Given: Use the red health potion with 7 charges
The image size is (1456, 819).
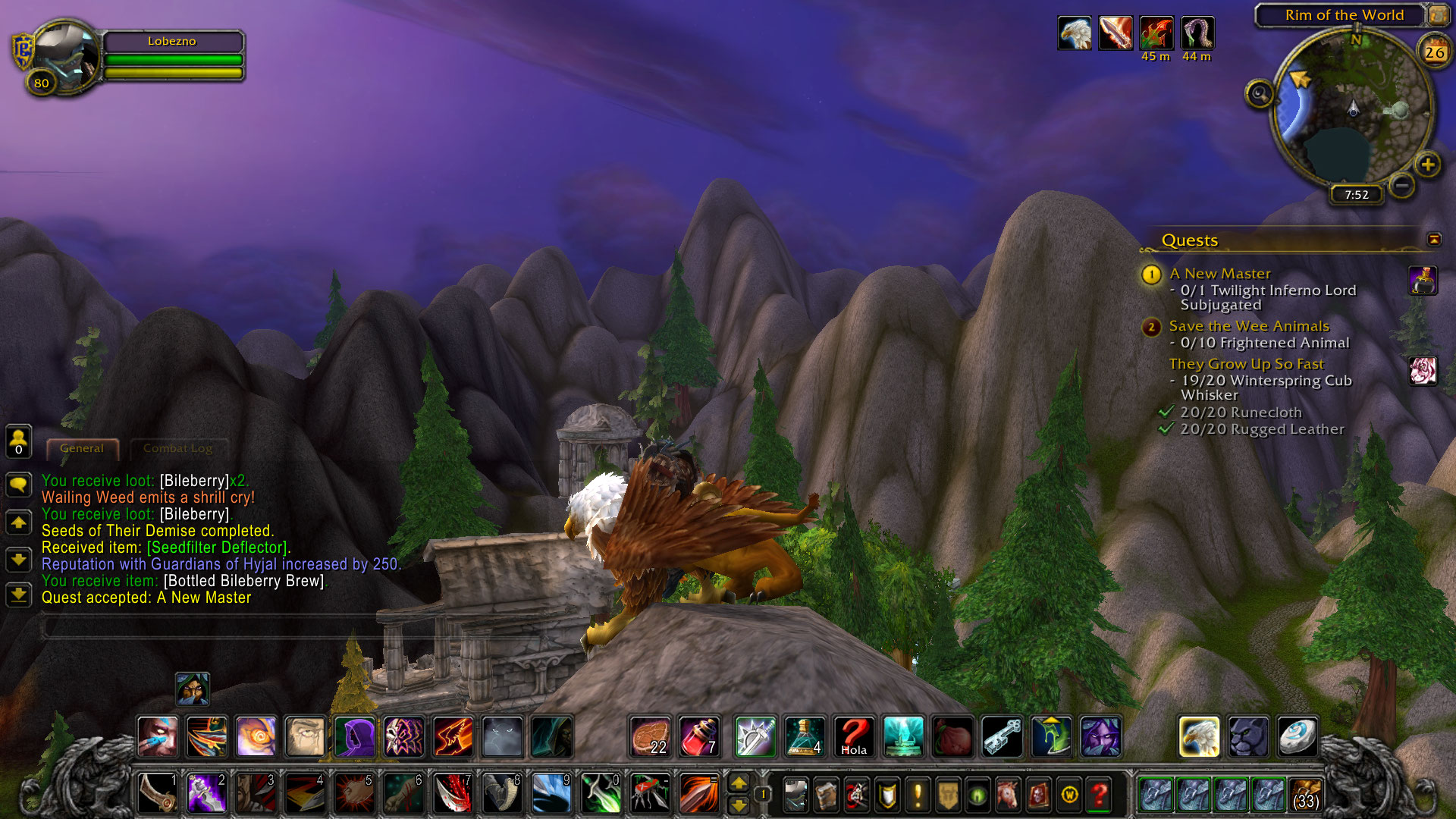Looking at the screenshot, I should point(699,736).
